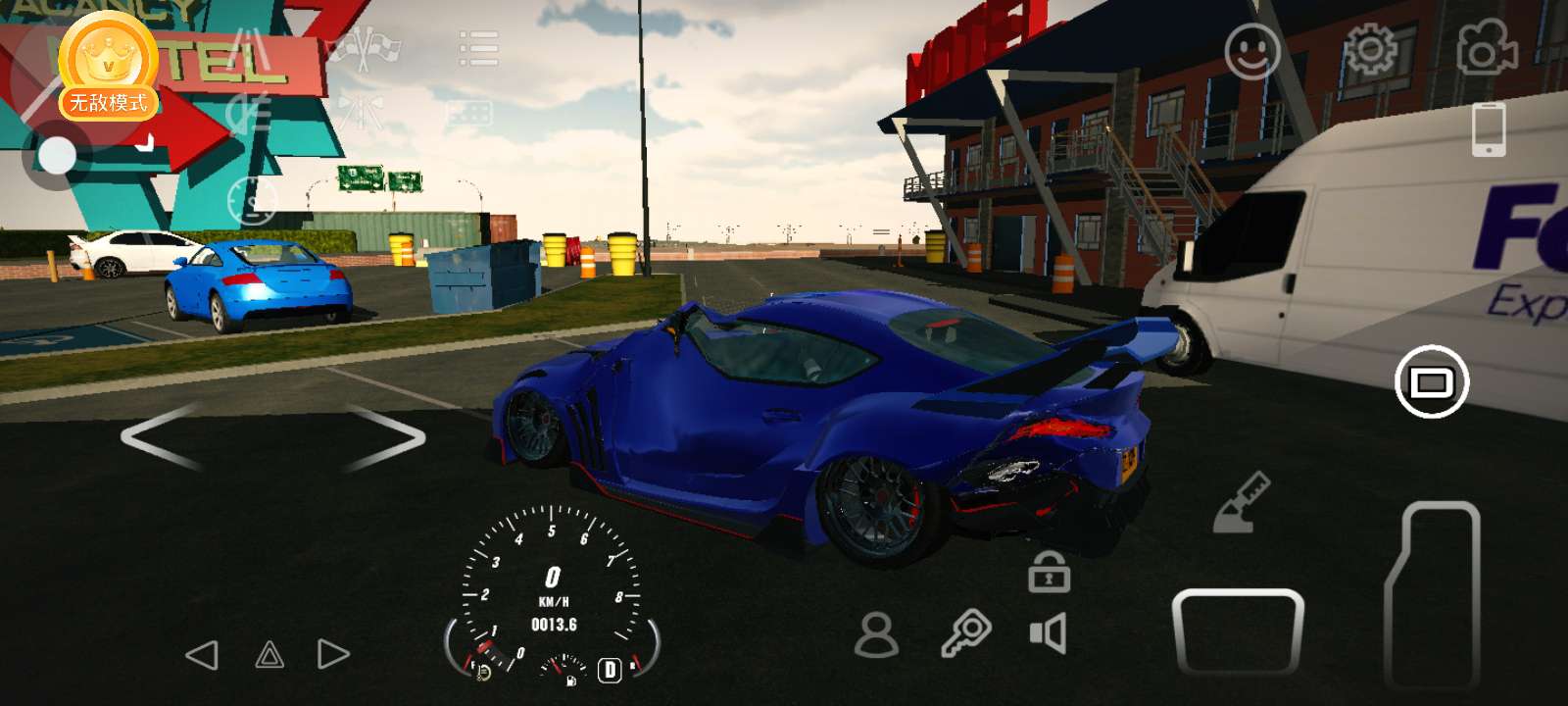
Task: Steer left with the large left arrow
Action: tap(163, 436)
